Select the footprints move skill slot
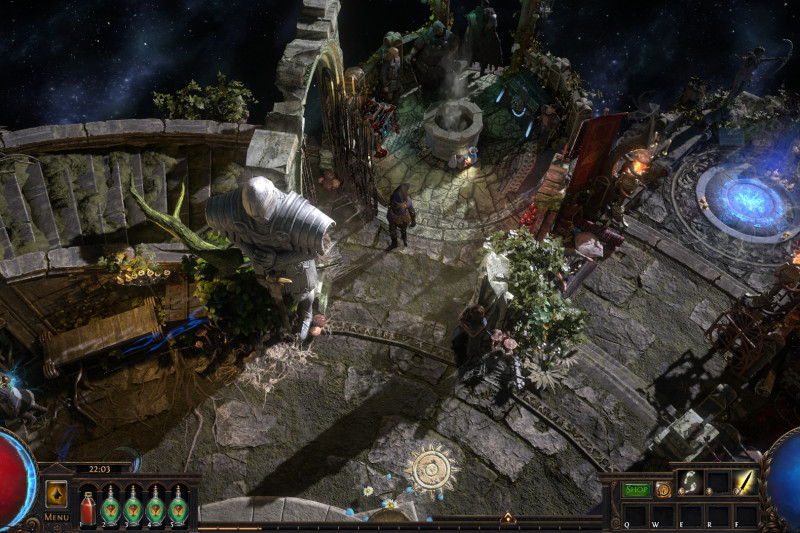800x533 pixels. coord(691,483)
